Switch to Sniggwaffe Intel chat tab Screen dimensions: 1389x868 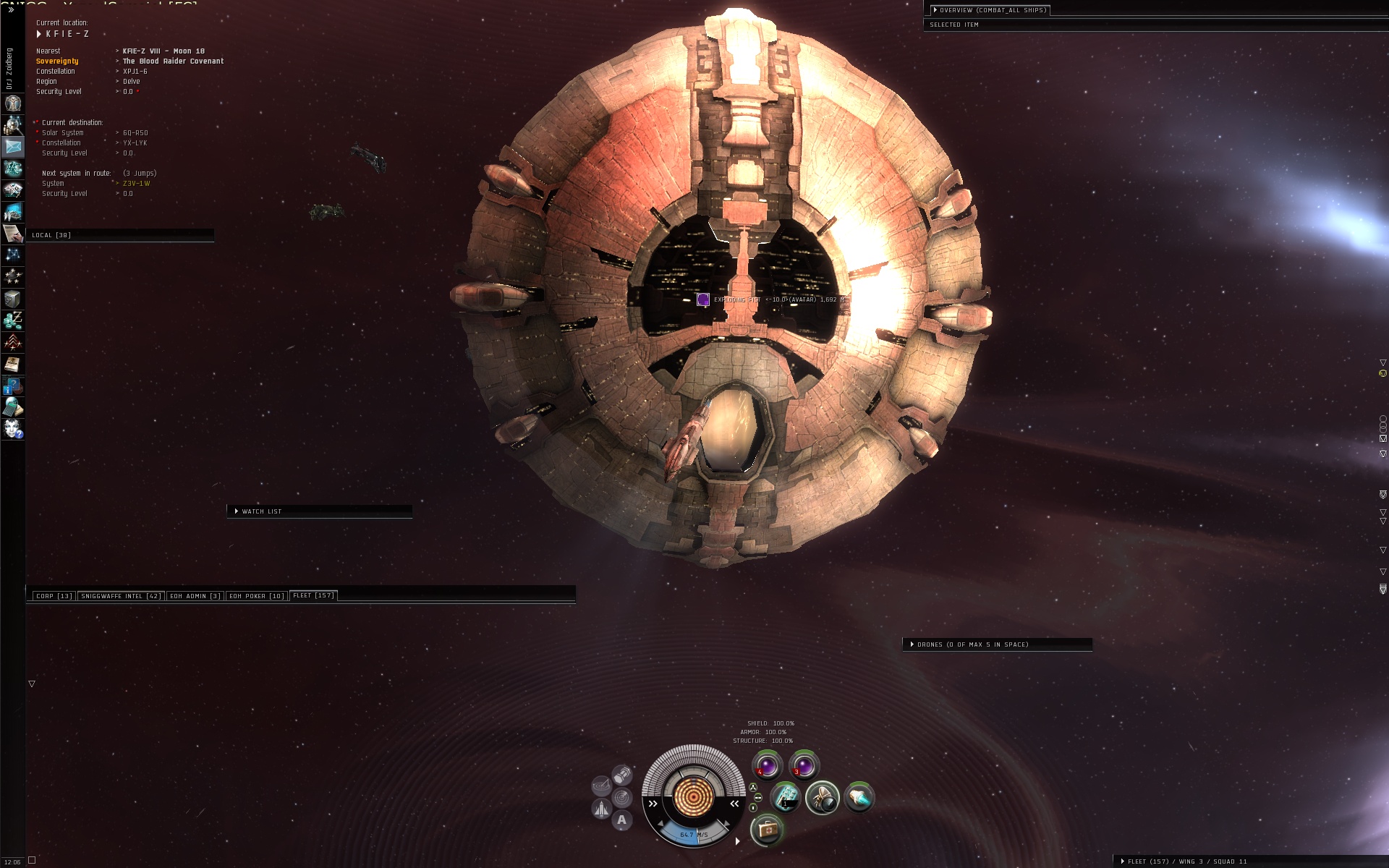121,596
